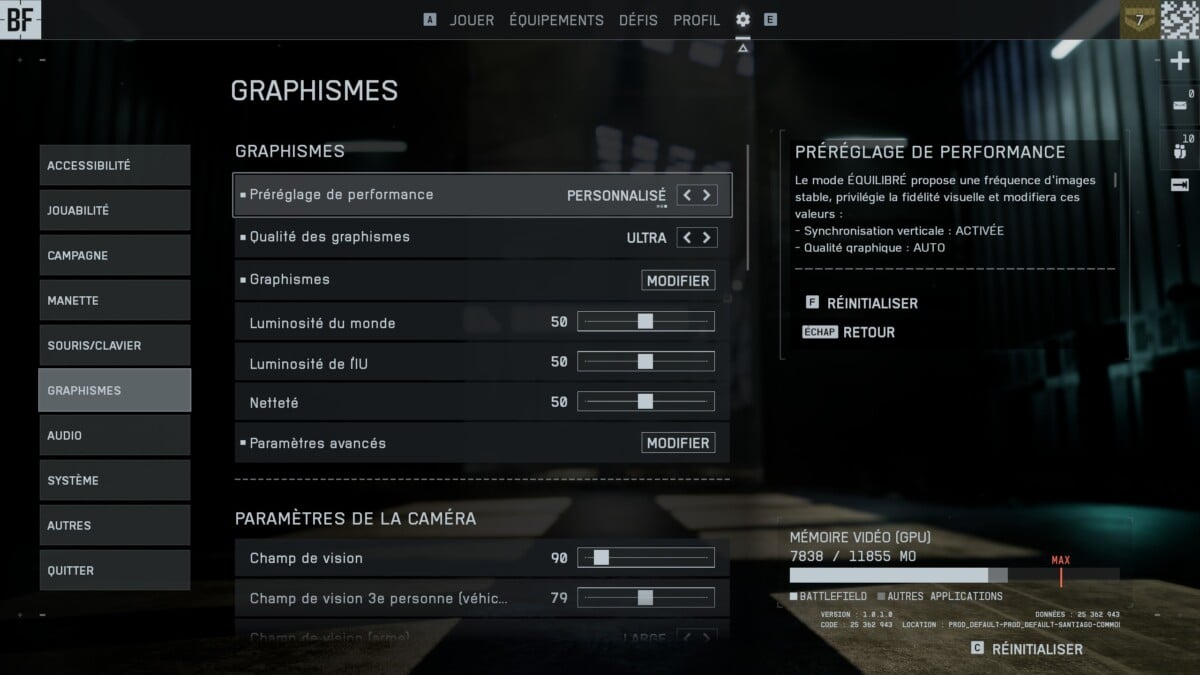Adjust the Luminosité du monde slider
Screen dimensions: 1200x675
pyautogui.click(x=646, y=322)
